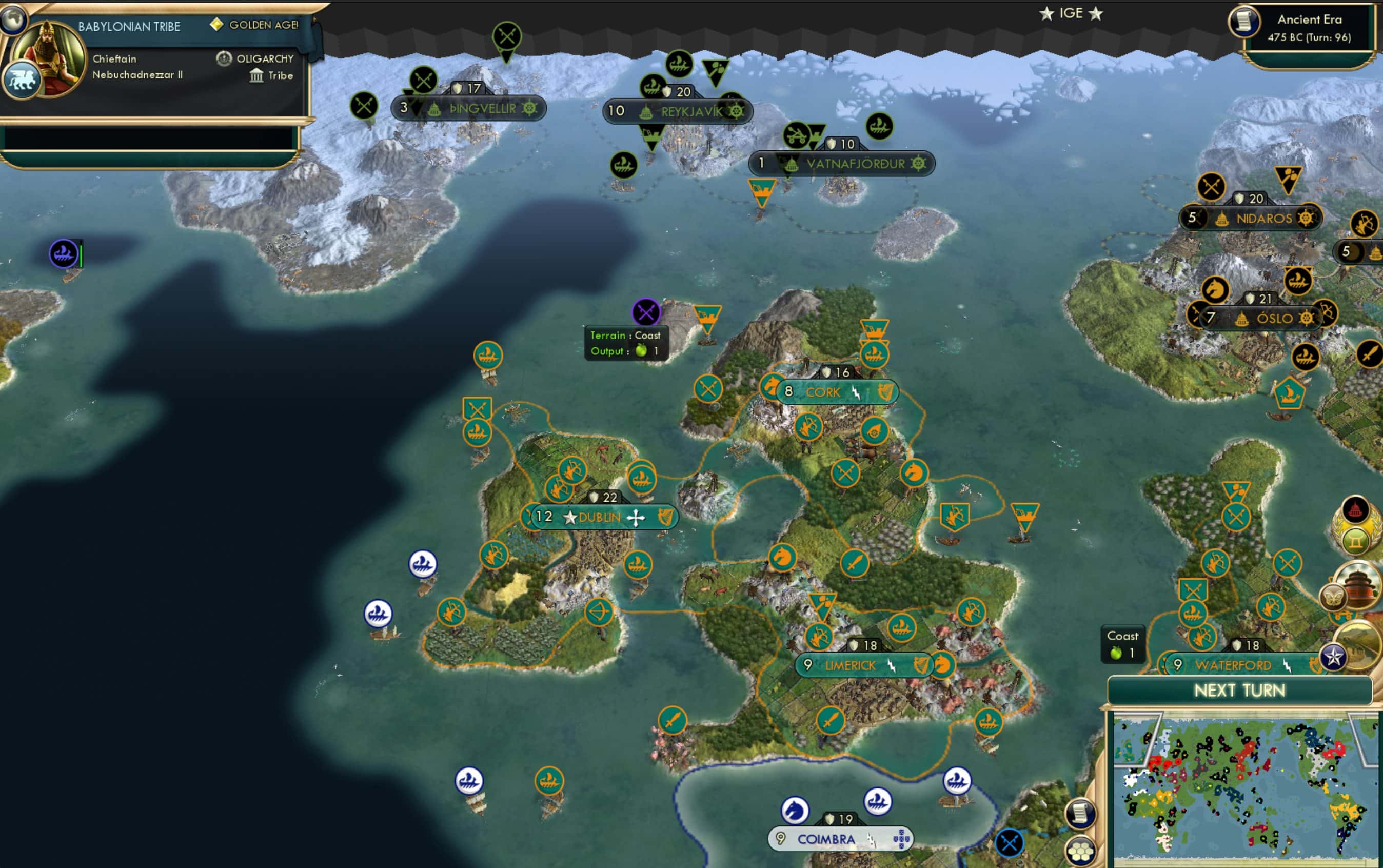Select the star badge on Dublin's city banner
Image resolution: width=1383 pixels, height=868 pixels.
[x=569, y=517]
